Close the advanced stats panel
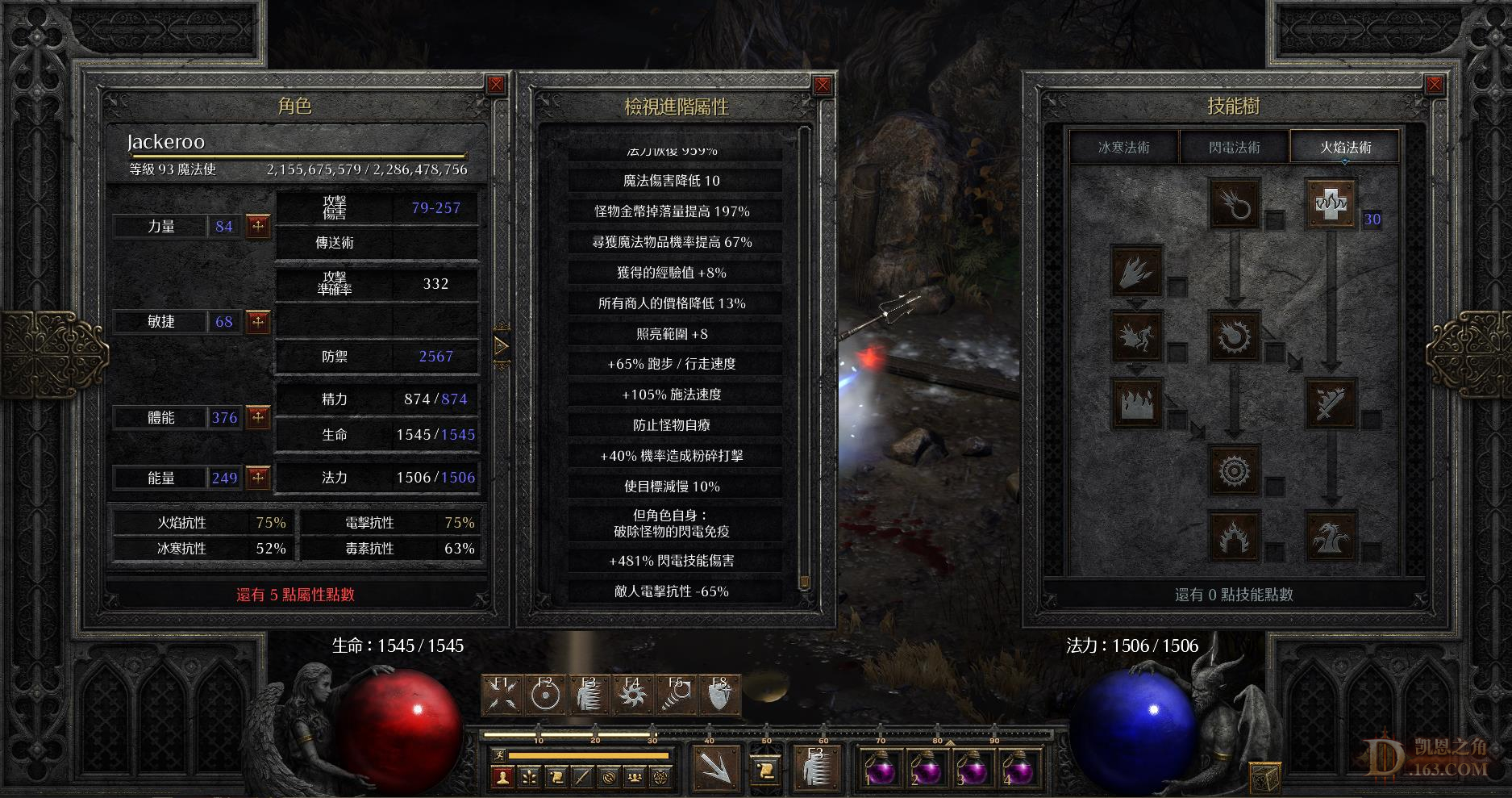This screenshot has width=1512, height=798. tap(822, 85)
